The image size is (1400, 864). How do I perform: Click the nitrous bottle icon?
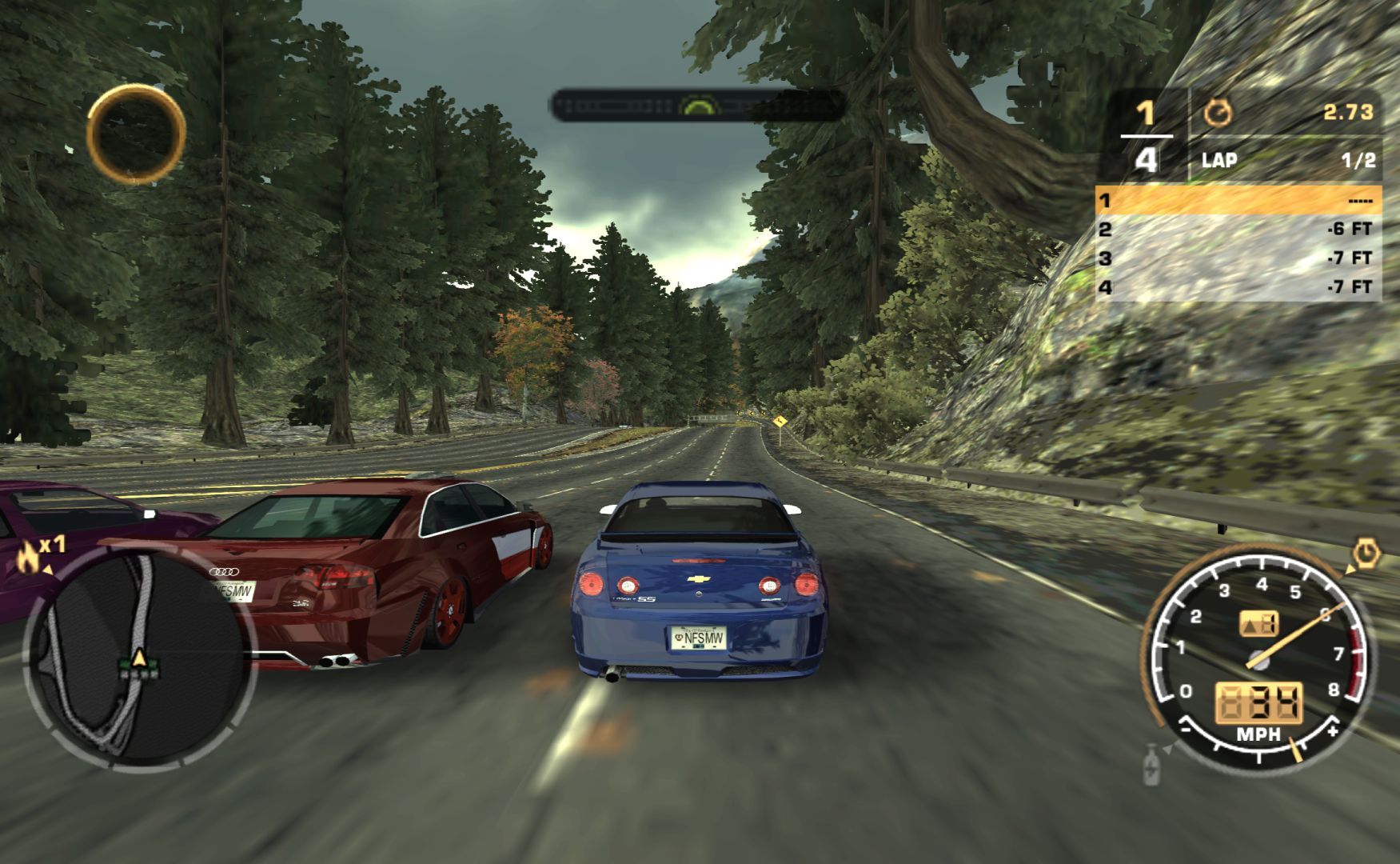coord(1151,764)
